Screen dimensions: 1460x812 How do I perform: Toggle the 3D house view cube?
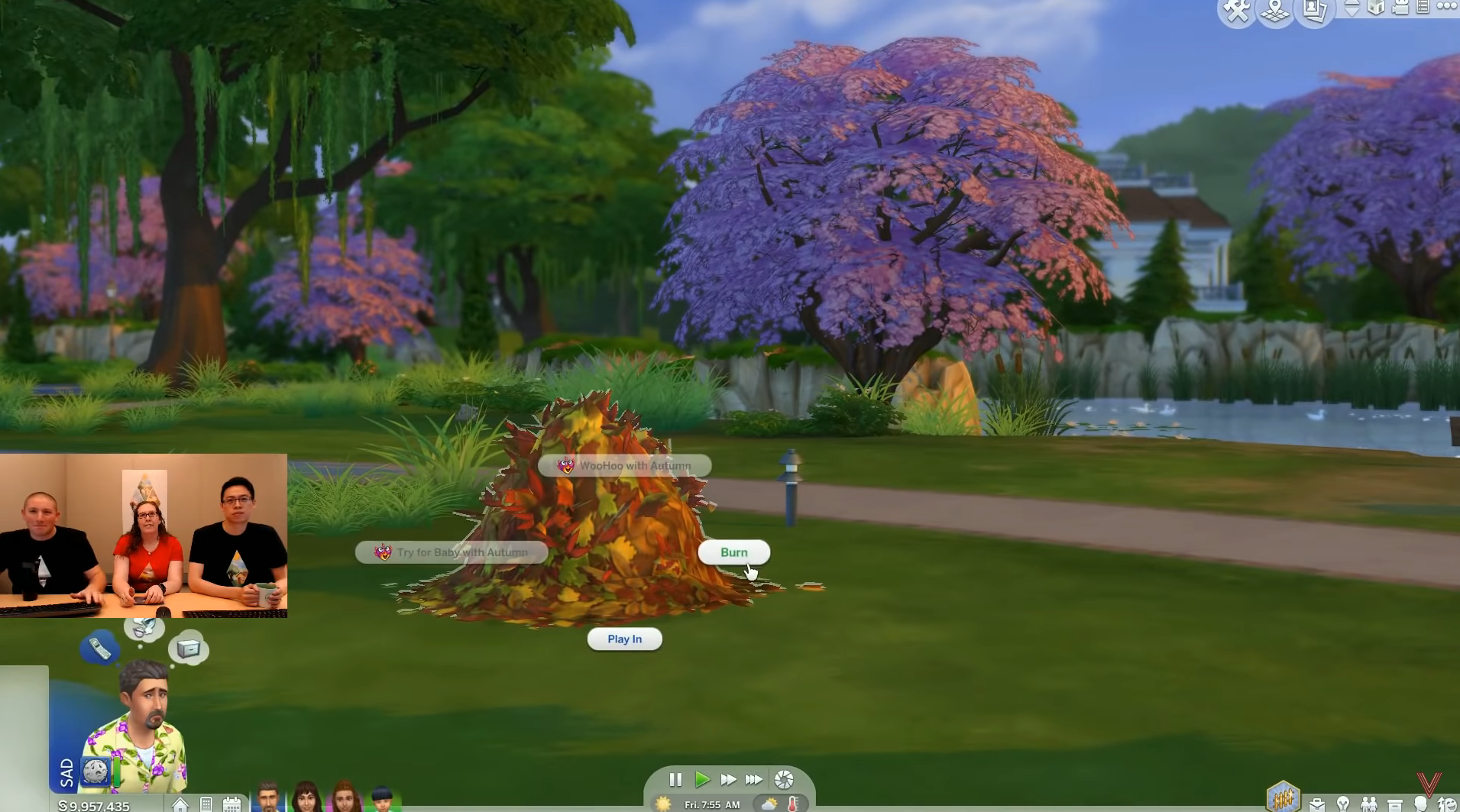(x=1377, y=8)
